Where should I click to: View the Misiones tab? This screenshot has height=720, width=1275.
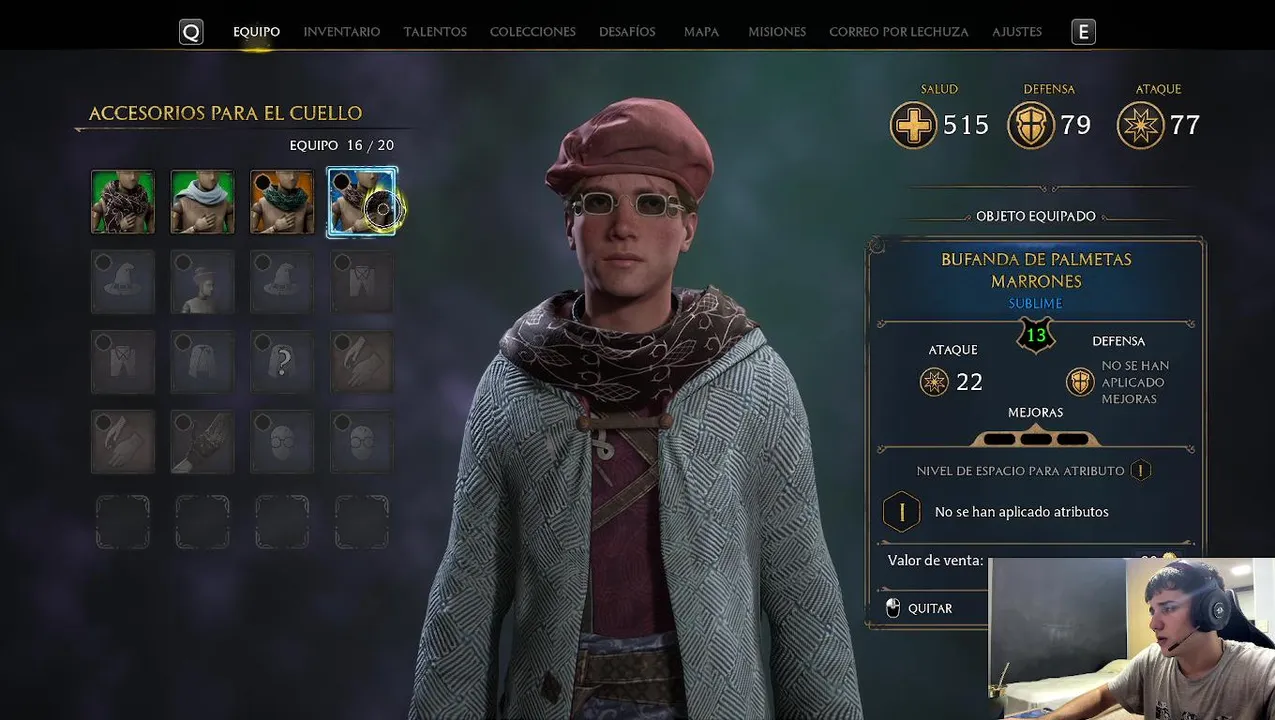click(777, 32)
